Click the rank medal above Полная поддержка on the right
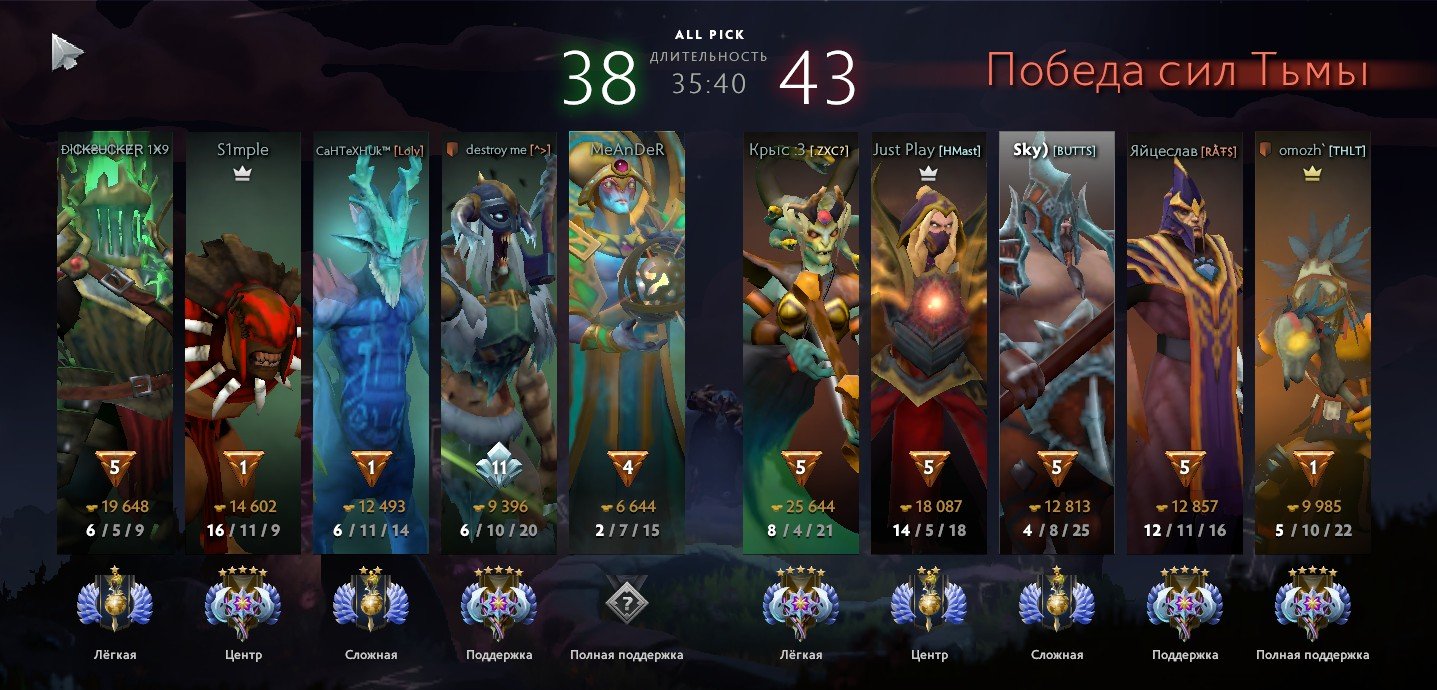The height and width of the screenshot is (690, 1437). point(1313,602)
